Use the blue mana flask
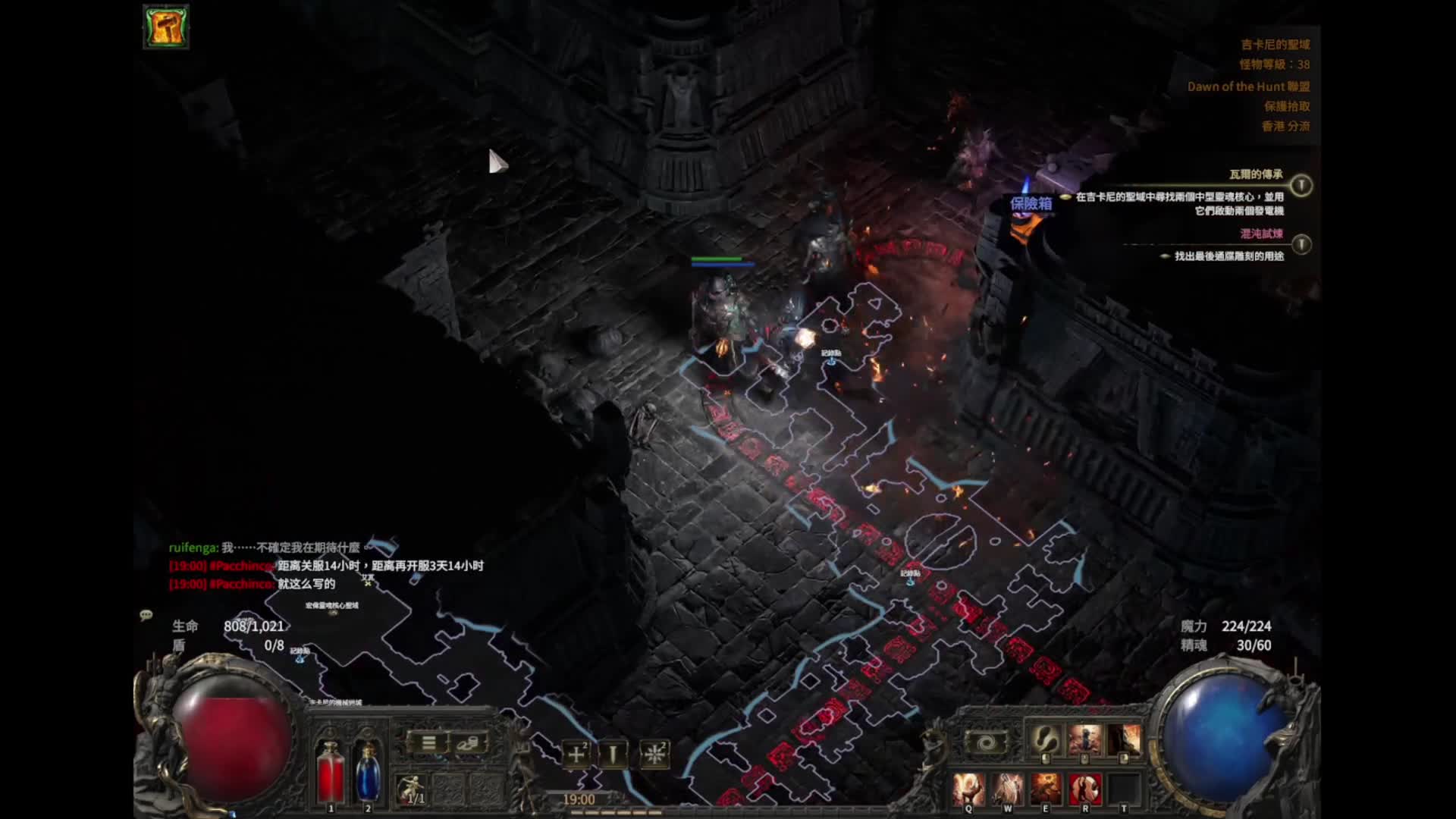Viewport: 1456px width, 819px height. 368,772
